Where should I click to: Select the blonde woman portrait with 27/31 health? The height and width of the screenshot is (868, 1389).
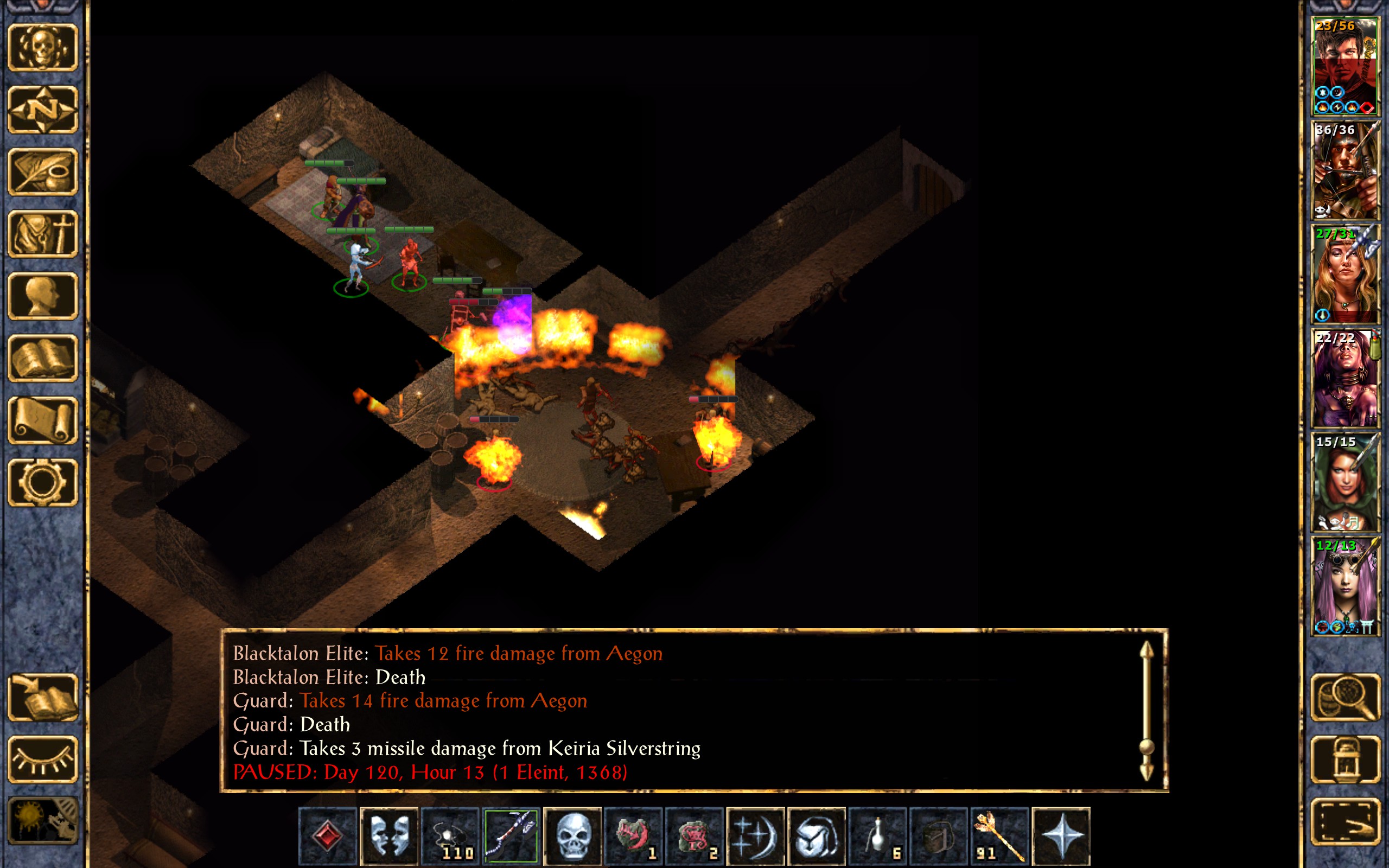1345,275
